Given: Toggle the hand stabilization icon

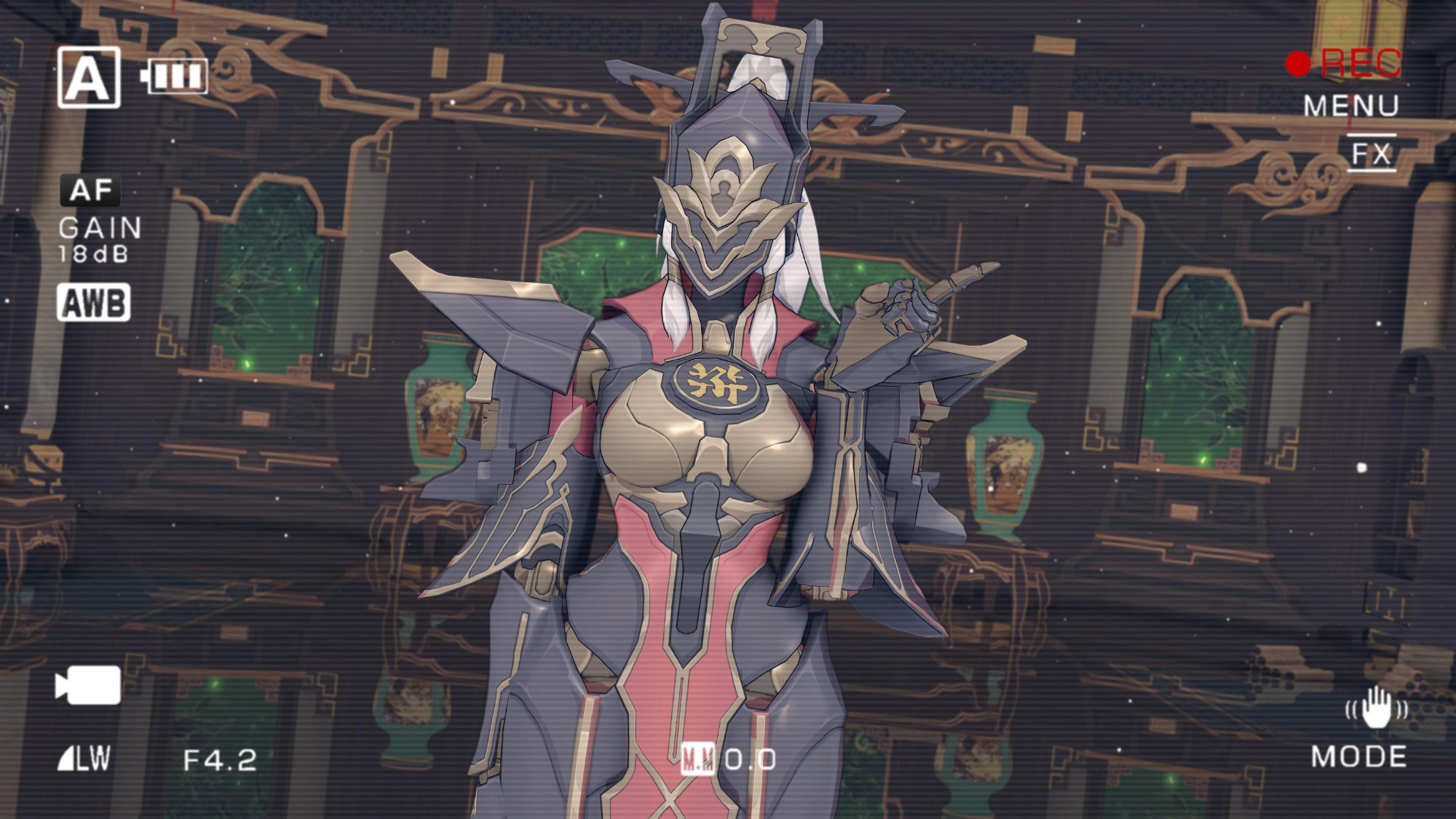Looking at the screenshot, I should tap(1375, 707).
